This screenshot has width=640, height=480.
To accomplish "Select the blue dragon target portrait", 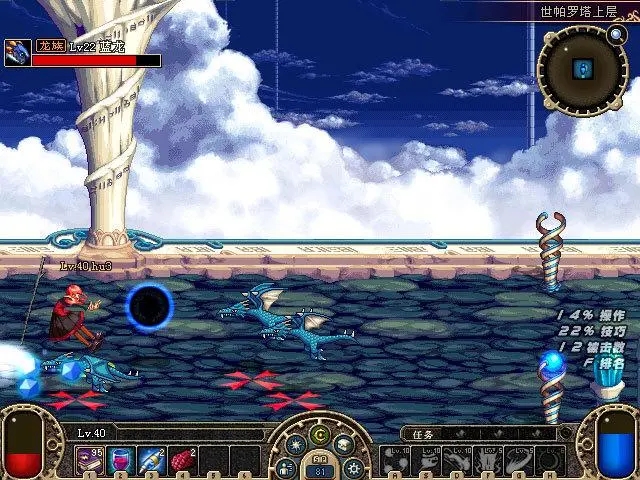I will pos(17,53).
